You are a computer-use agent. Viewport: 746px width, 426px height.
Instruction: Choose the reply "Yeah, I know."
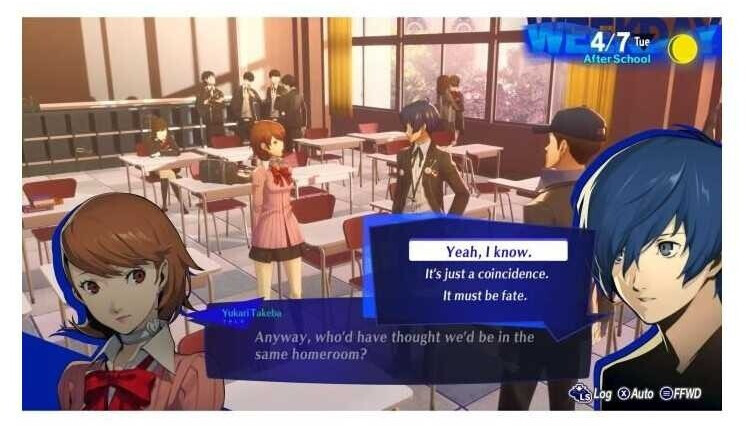pos(488,250)
